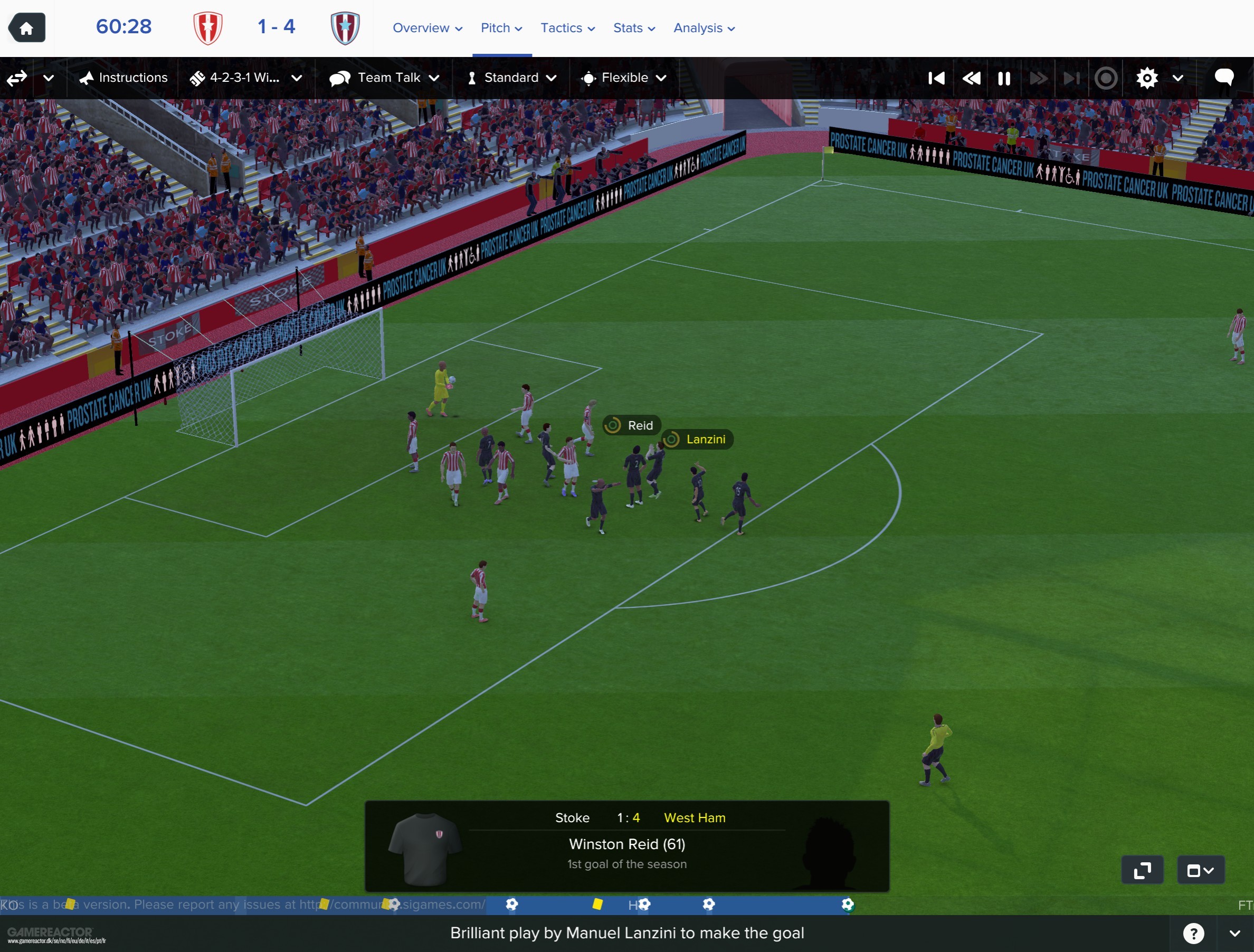Open the help question mark icon
This screenshot has height=952, width=1254.
[x=1194, y=934]
